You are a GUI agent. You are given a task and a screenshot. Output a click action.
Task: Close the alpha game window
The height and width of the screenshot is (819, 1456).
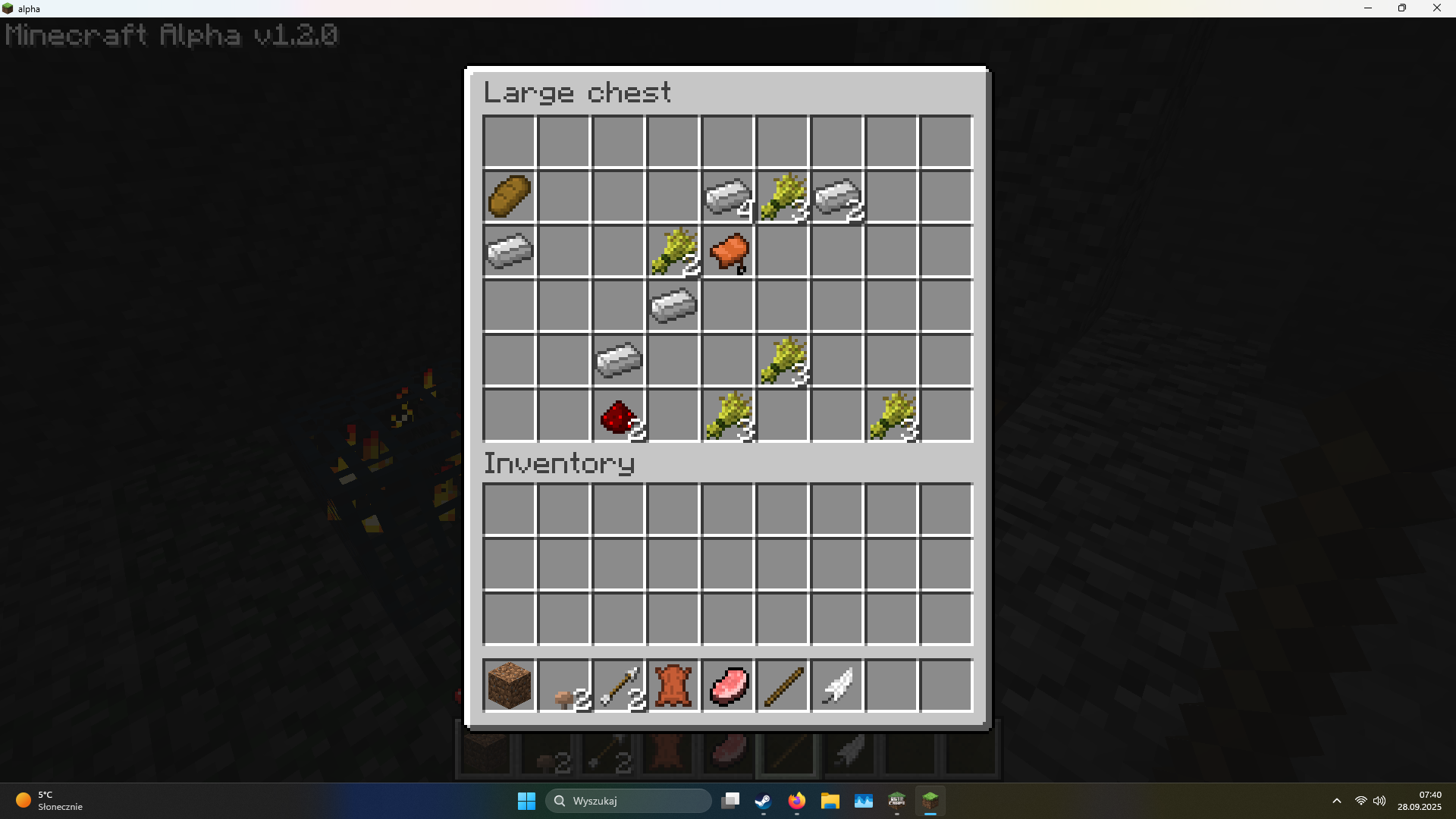tap(1436, 8)
